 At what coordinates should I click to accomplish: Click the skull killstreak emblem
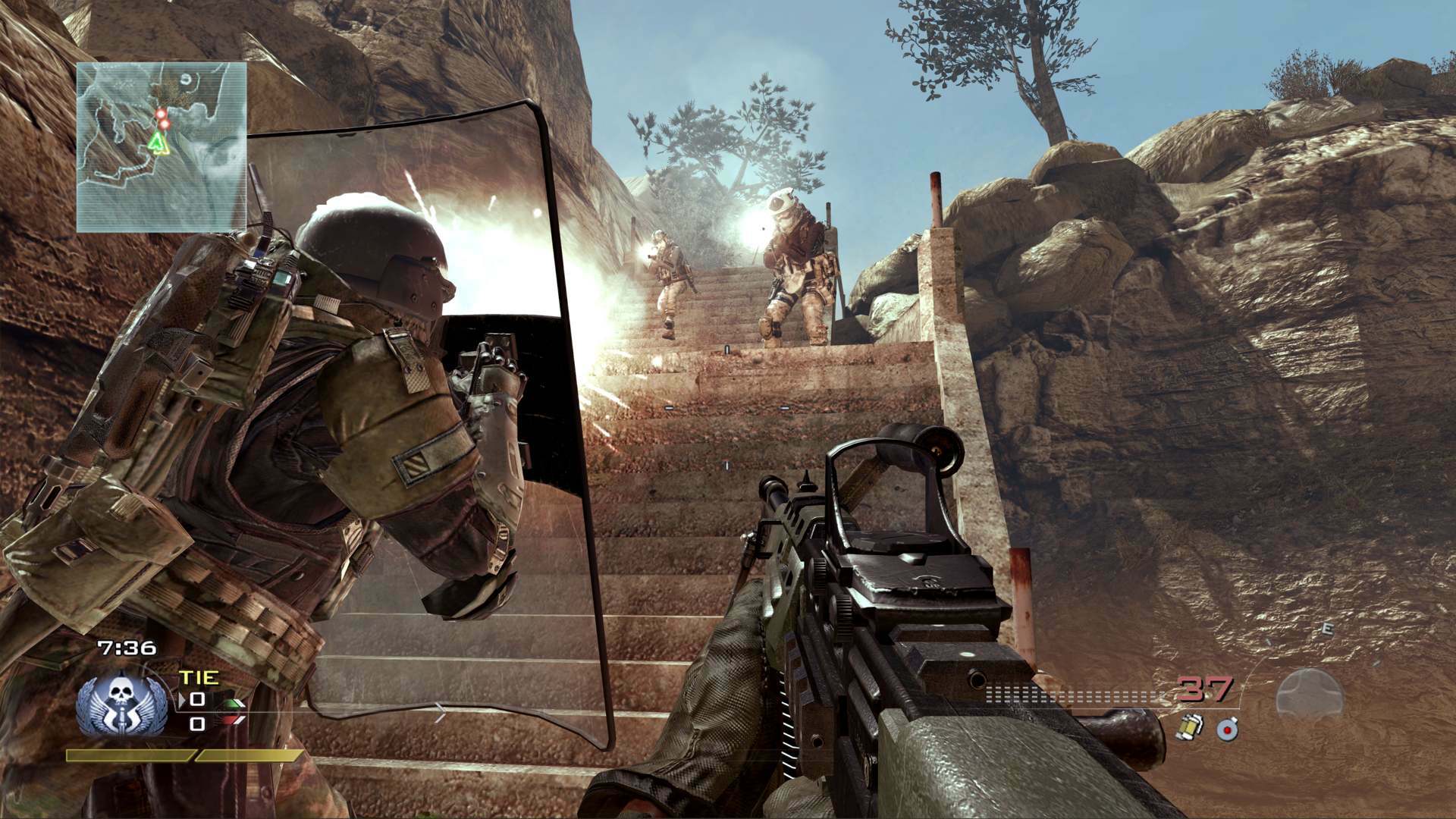click(x=123, y=703)
